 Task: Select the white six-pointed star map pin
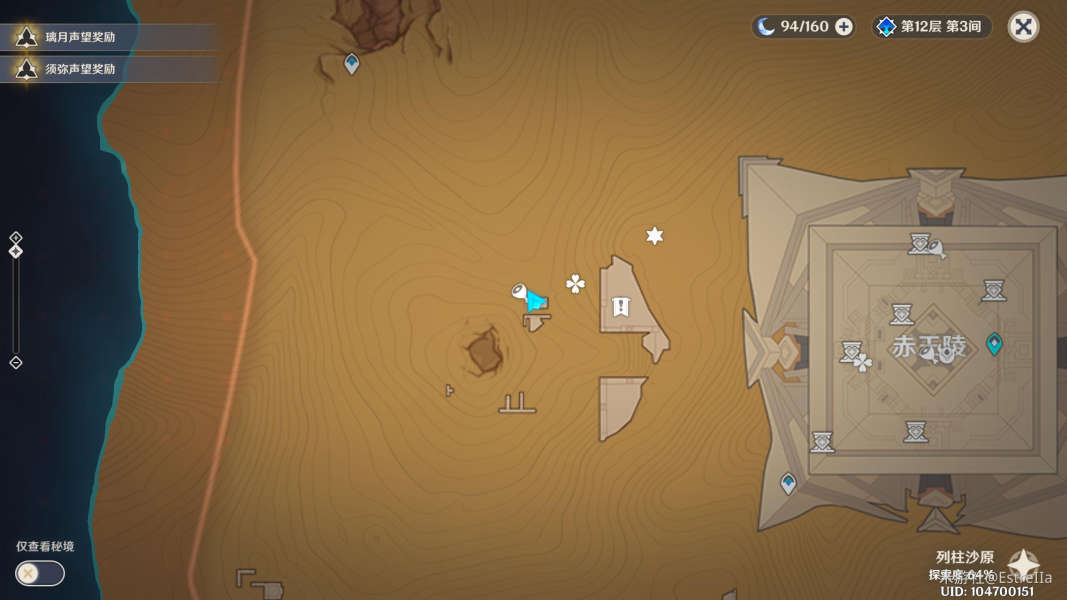(x=654, y=236)
